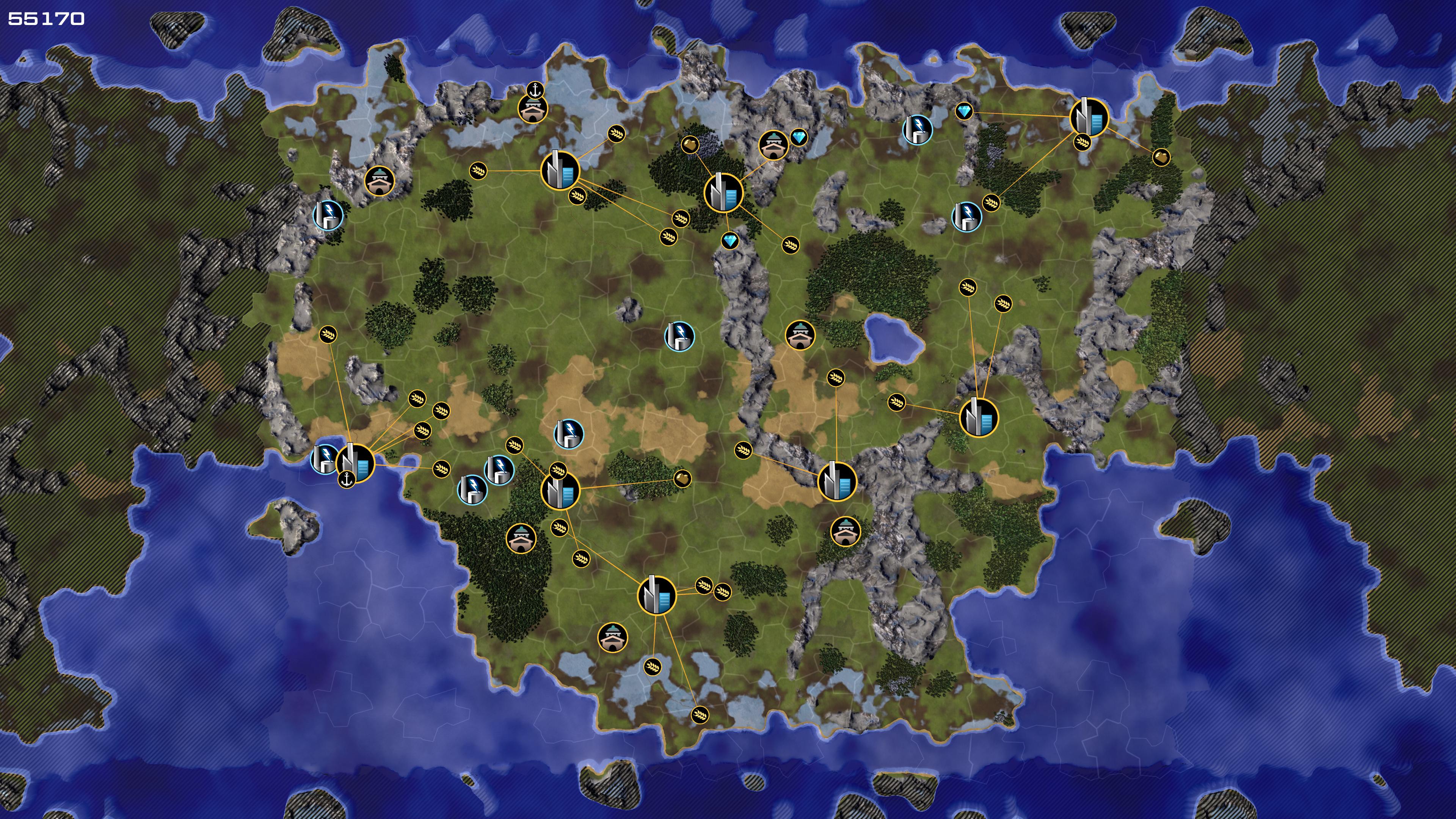Click the power plant overlapping the harbor city
The image size is (1456, 819).
click(x=324, y=458)
